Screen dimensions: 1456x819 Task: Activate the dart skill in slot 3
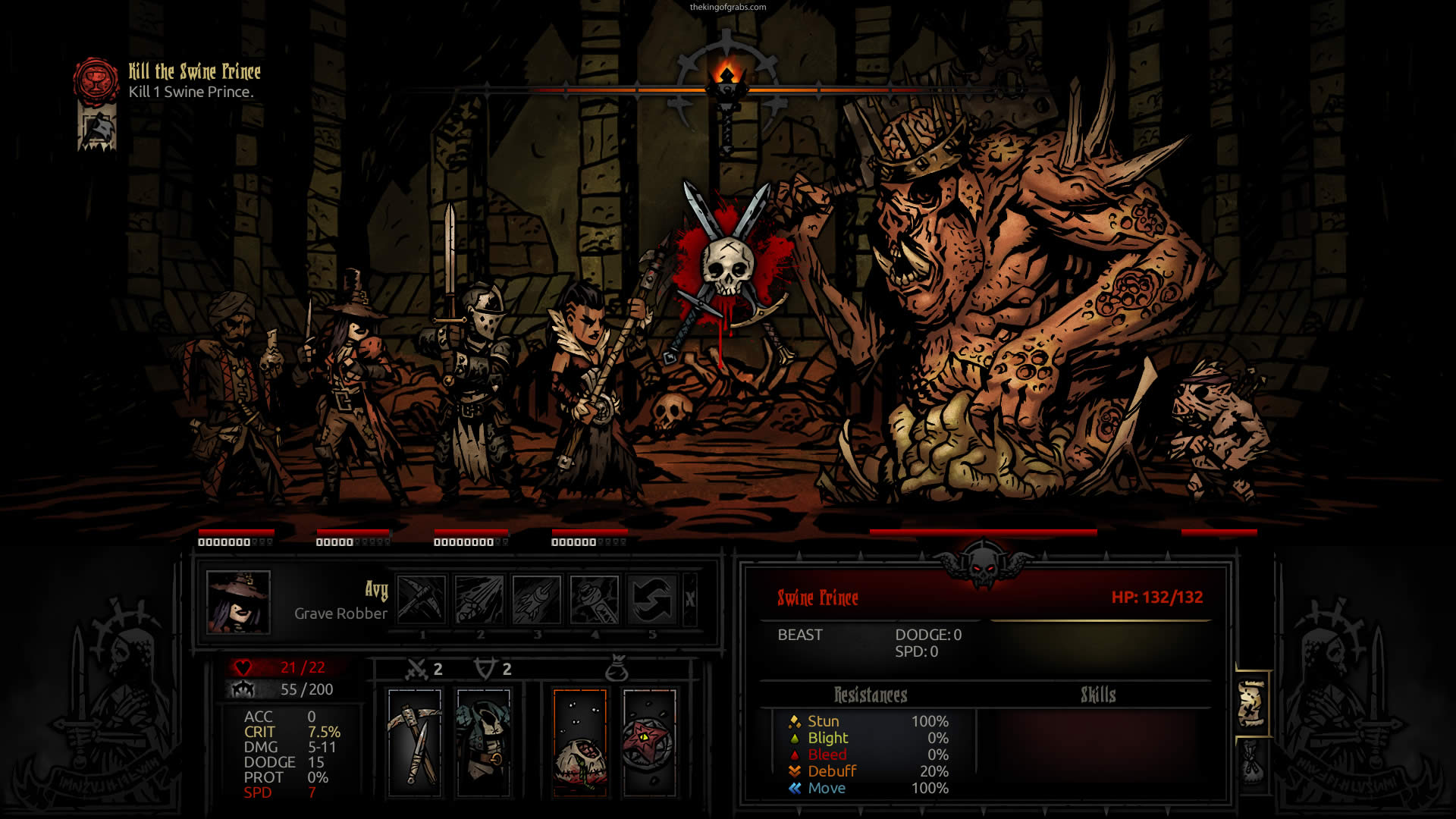(x=536, y=599)
